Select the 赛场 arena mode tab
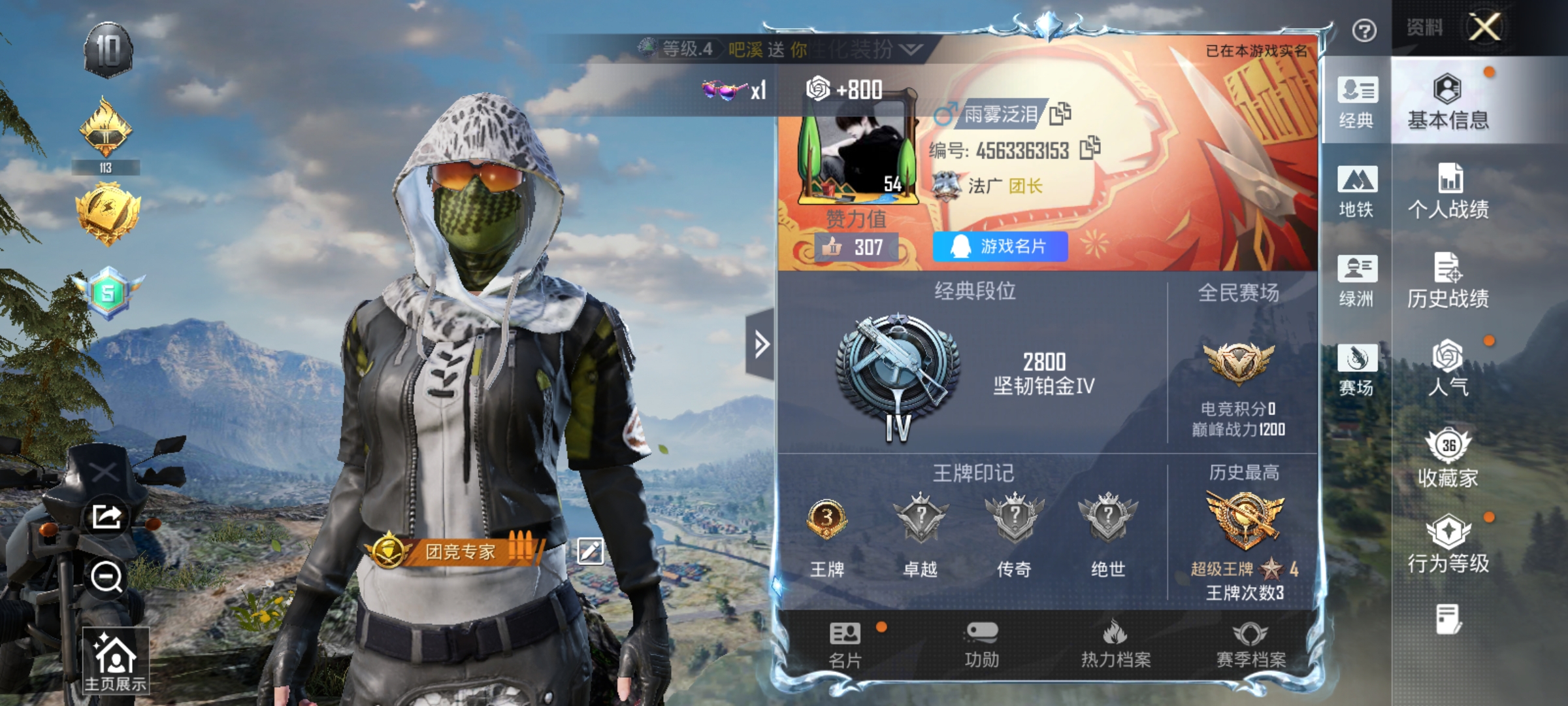Screen dimensions: 1568x706 click(x=1357, y=369)
